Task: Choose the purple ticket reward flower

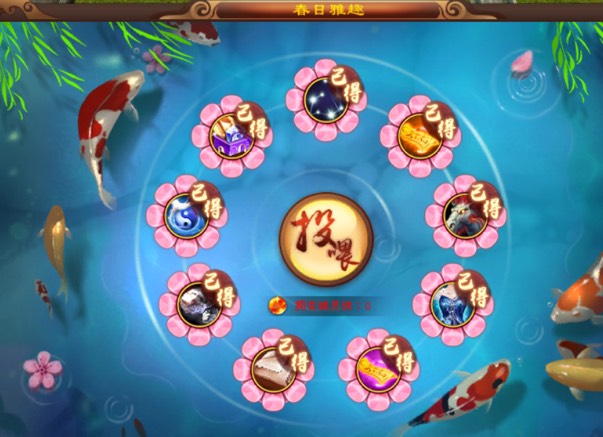Action: click(x=379, y=365)
